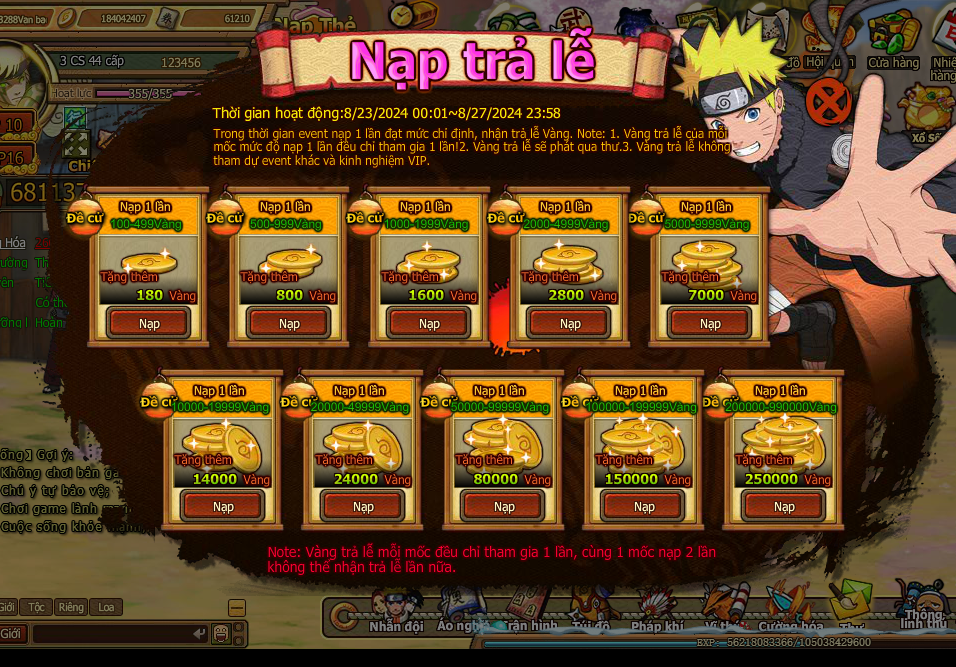Screen dimensions: 956x667
Task: Choose Nạp under the 24000 Vàng bonus
Action: (x=363, y=506)
